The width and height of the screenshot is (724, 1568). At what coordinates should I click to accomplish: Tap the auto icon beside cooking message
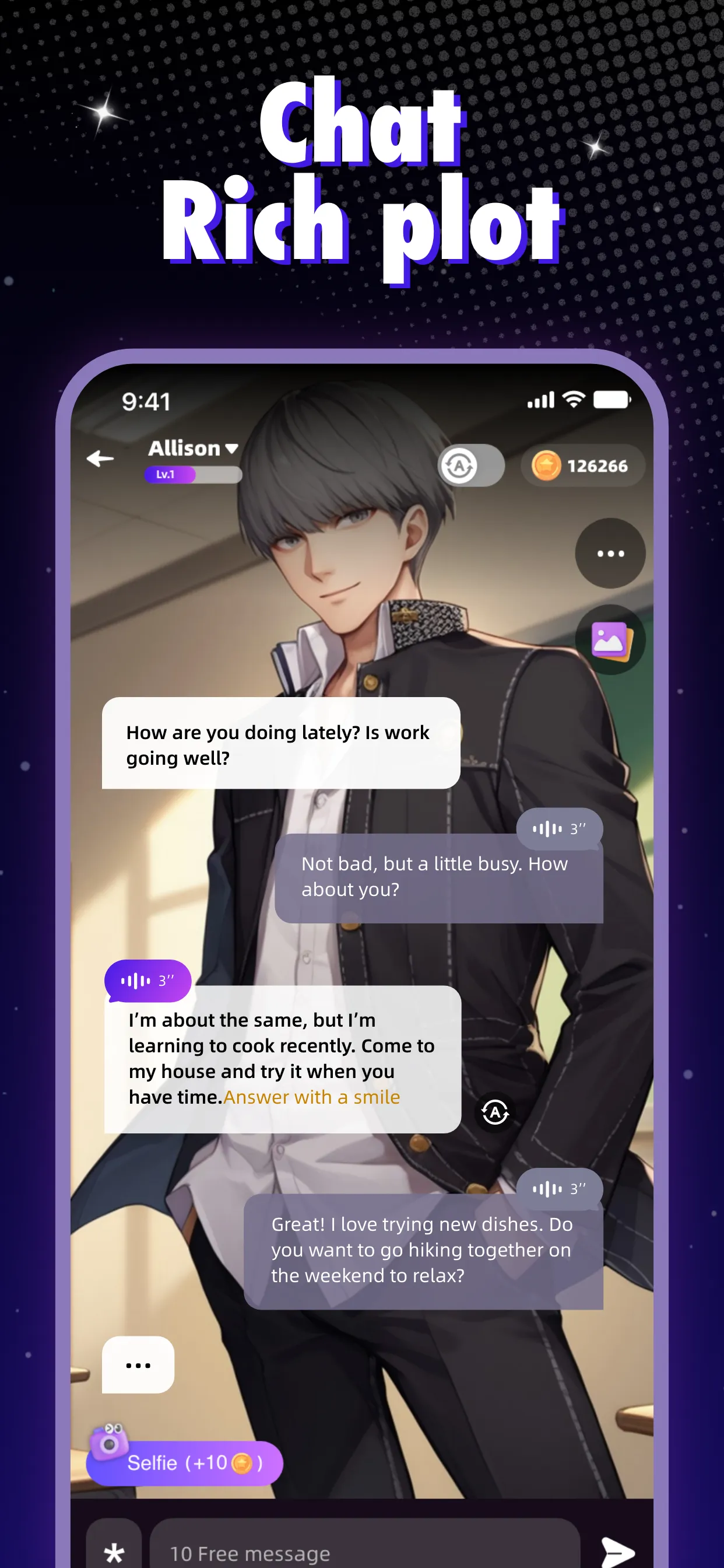(495, 1112)
